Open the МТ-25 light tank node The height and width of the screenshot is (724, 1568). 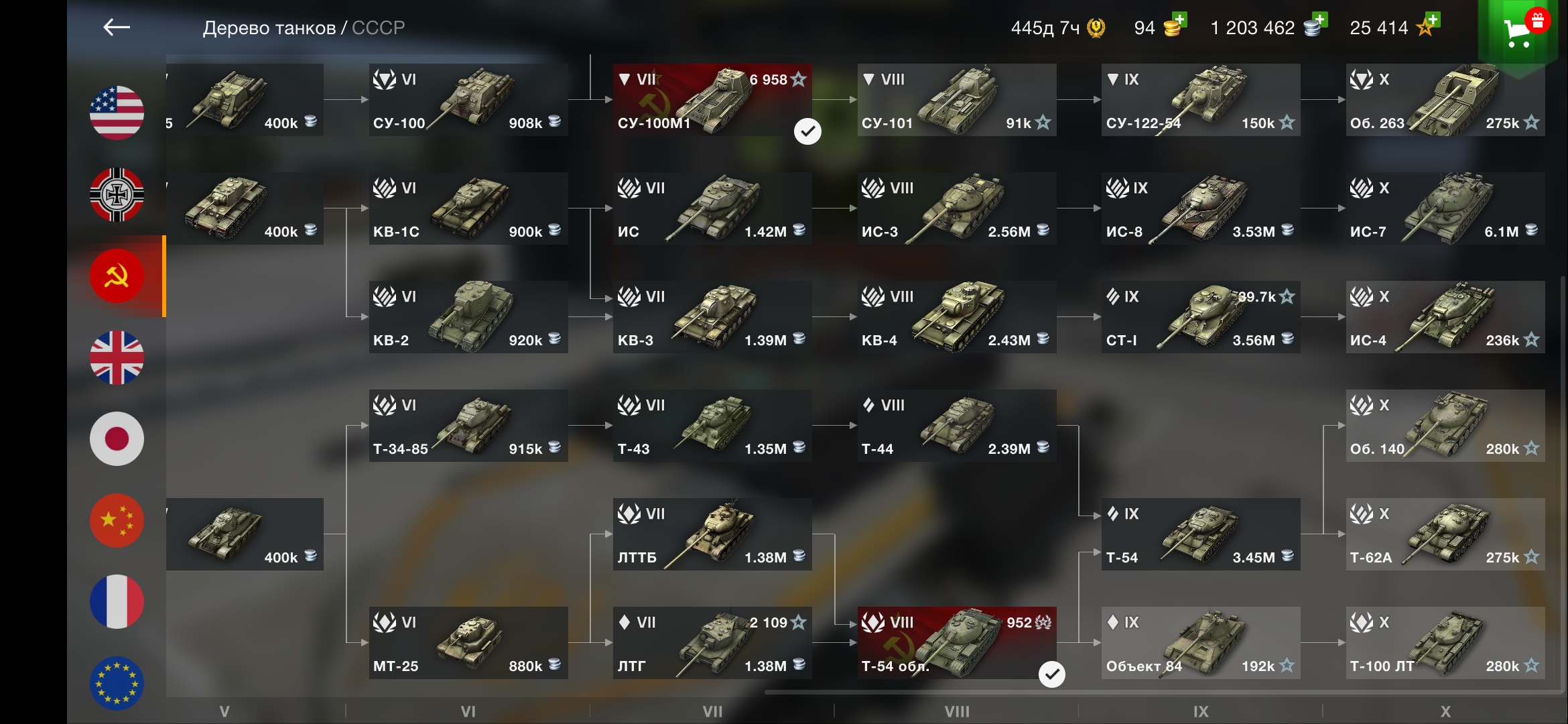[x=468, y=643]
